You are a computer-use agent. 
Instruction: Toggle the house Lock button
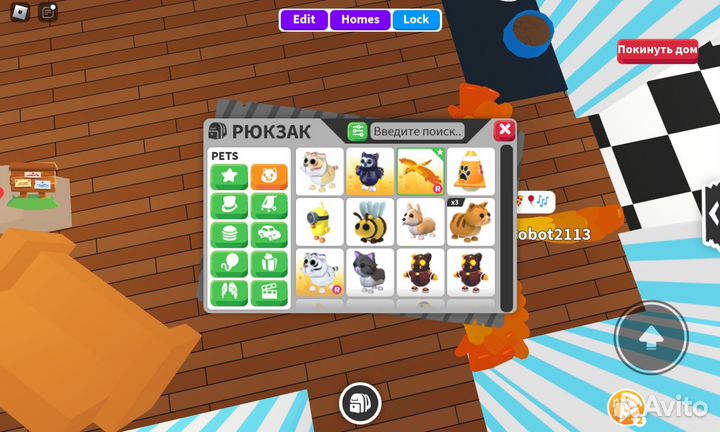pos(416,19)
